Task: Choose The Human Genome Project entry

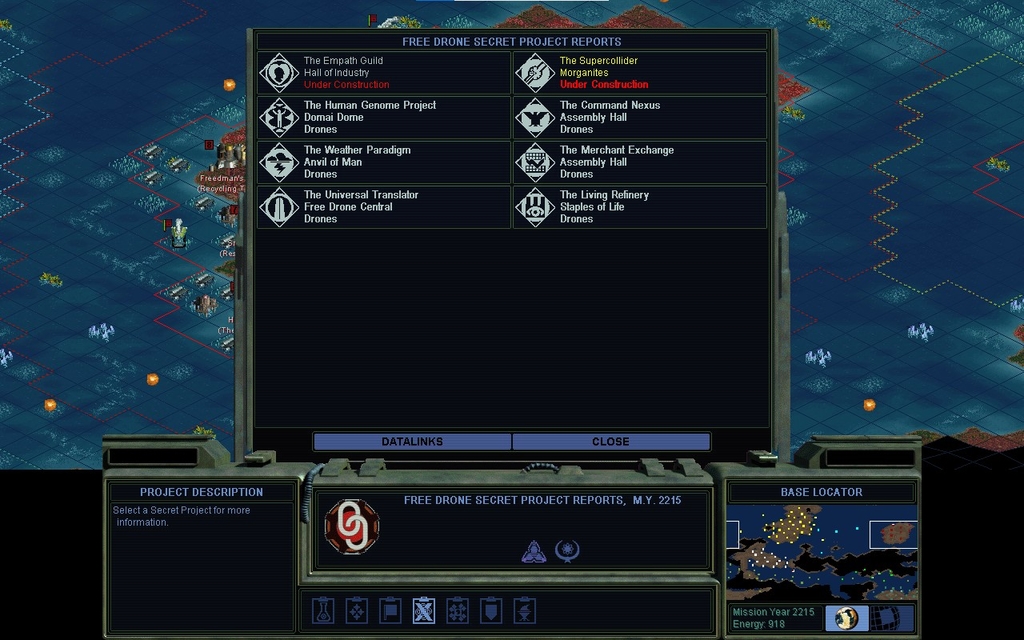Action: pos(384,117)
